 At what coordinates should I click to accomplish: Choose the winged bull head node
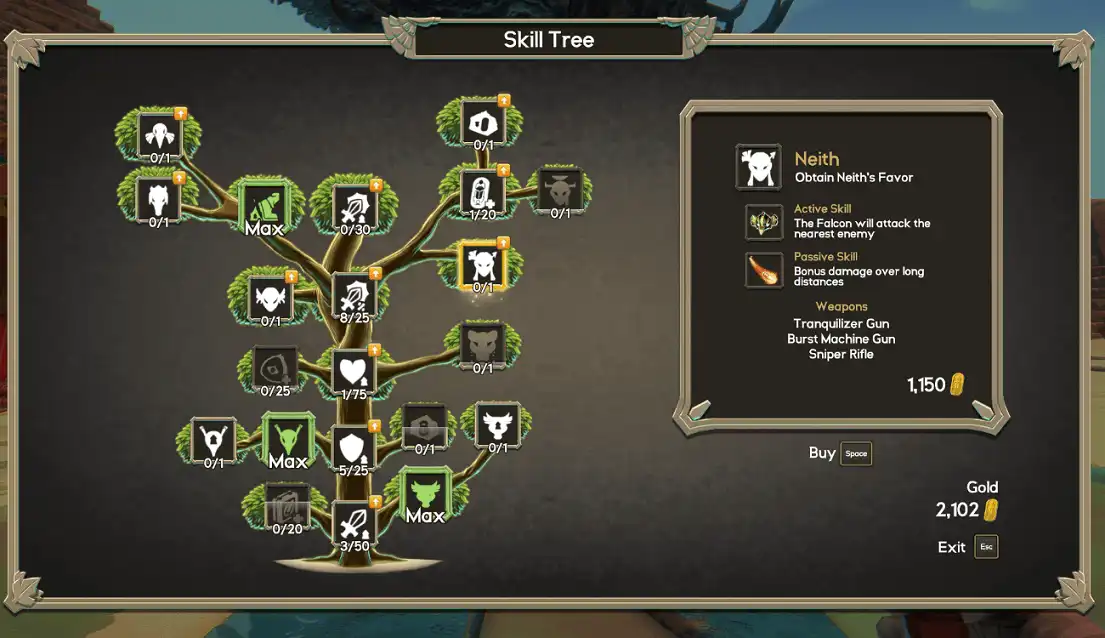[497, 425]
